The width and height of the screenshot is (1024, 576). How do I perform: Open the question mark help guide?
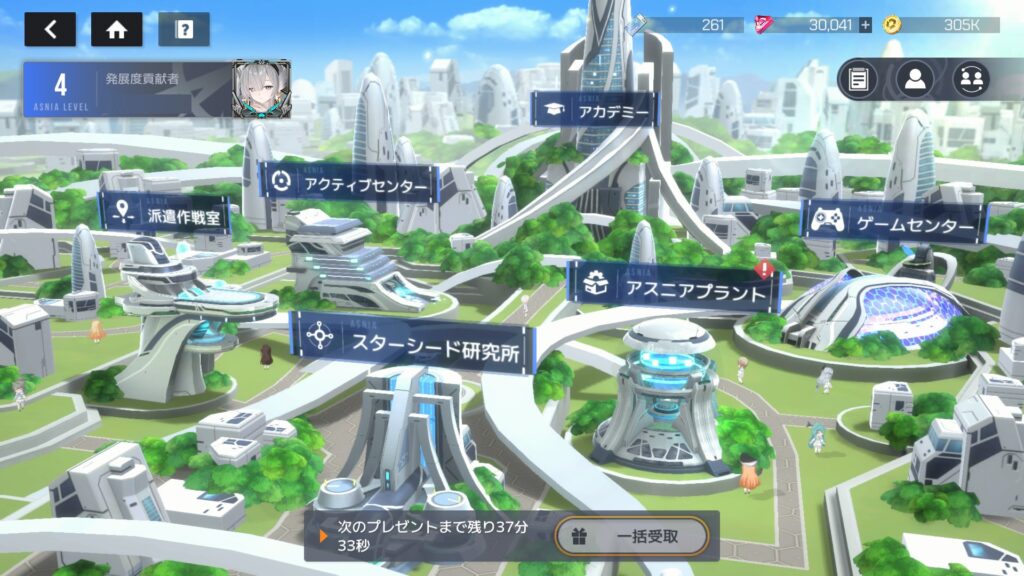pyautogui.click(x=184, y=29)
